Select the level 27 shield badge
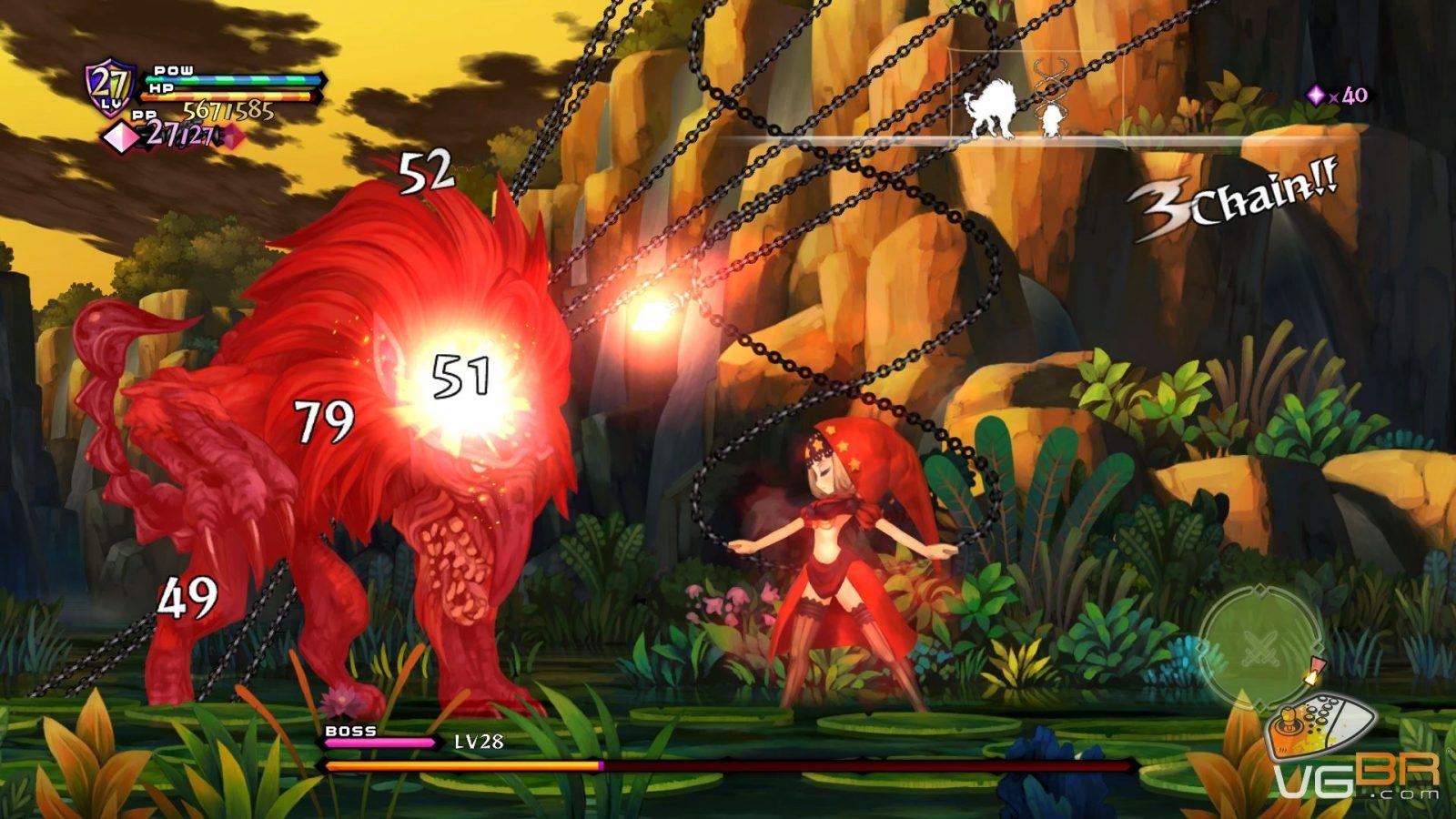The width and height of the screenshot is (1456, 819). pyautogui.click(x=111, y=87)
